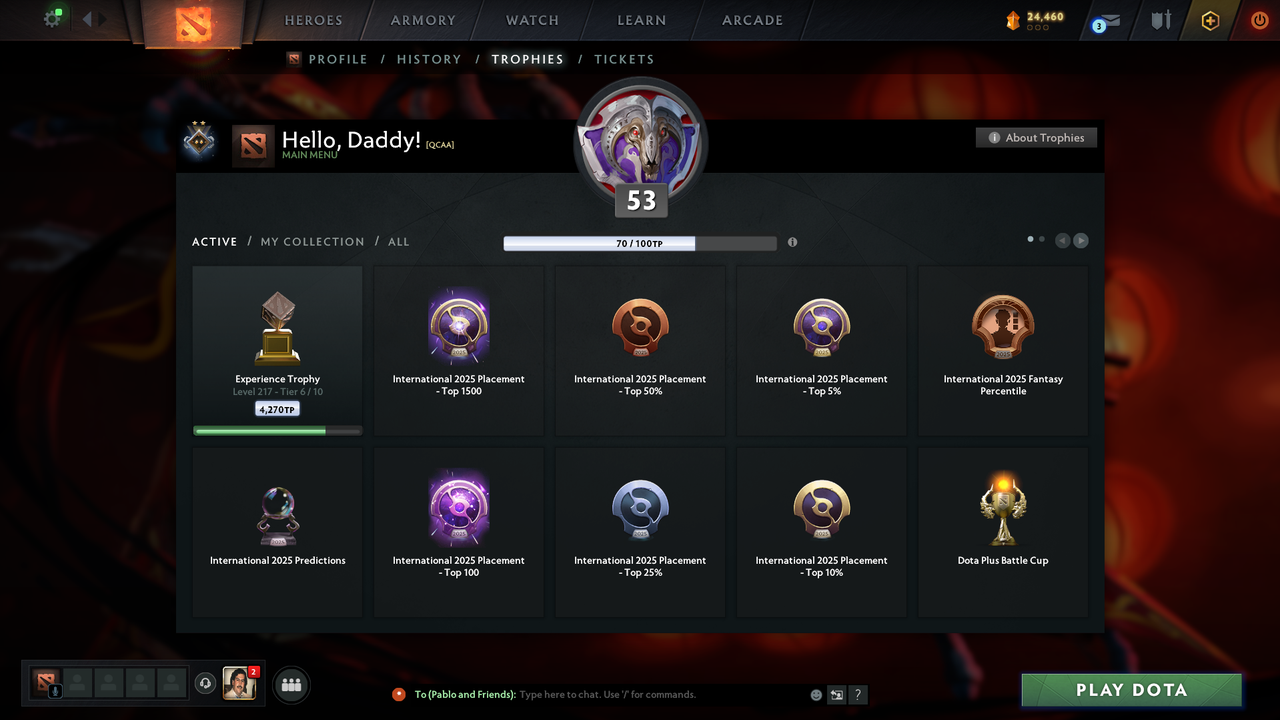Image resolution: width=1280 pixels, height=720 pixels.
Task: Click the headphones voice icon in party bar
Action: tap(206, 684)
